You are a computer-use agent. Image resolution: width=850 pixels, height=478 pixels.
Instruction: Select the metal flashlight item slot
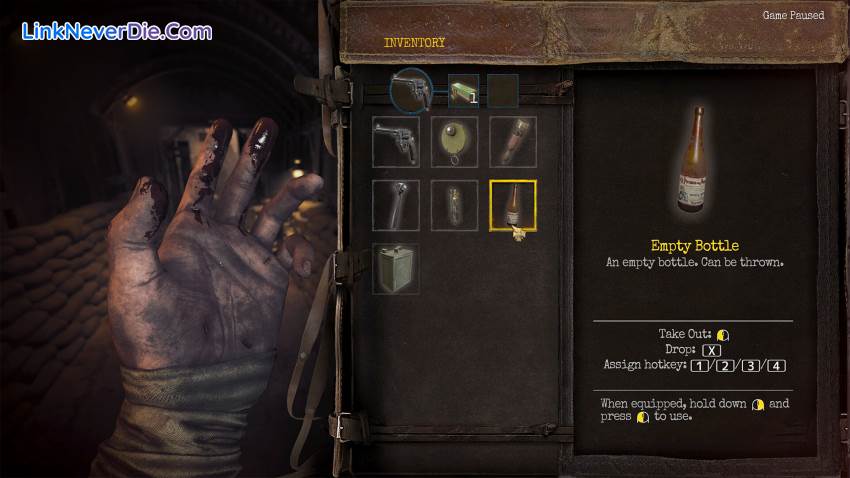pos(397,204)
